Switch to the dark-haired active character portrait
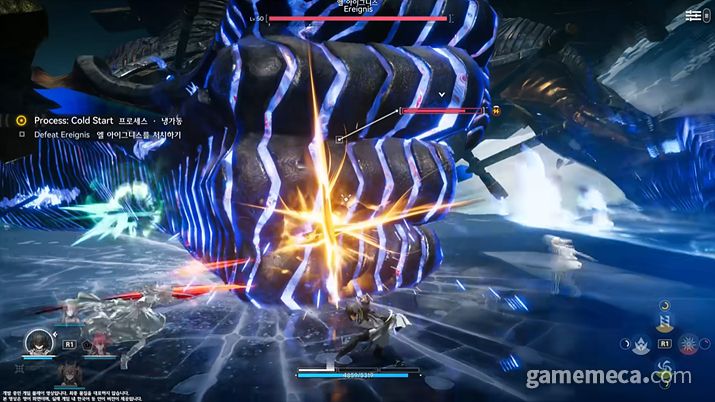The width and height of the screenshot is (715, 402). [39, 344]
